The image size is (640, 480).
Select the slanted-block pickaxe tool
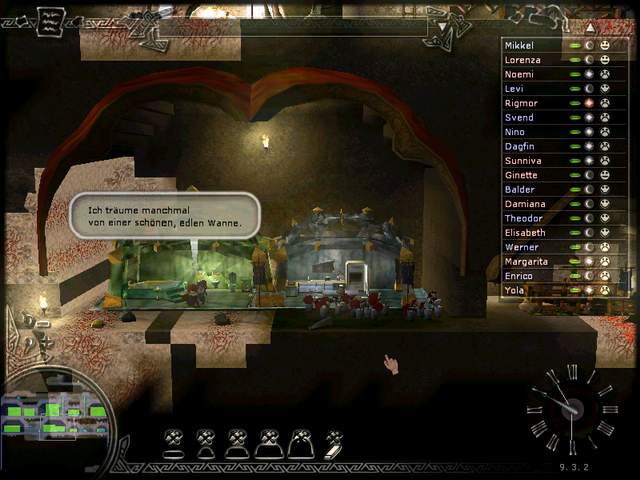tap(334, 443)
